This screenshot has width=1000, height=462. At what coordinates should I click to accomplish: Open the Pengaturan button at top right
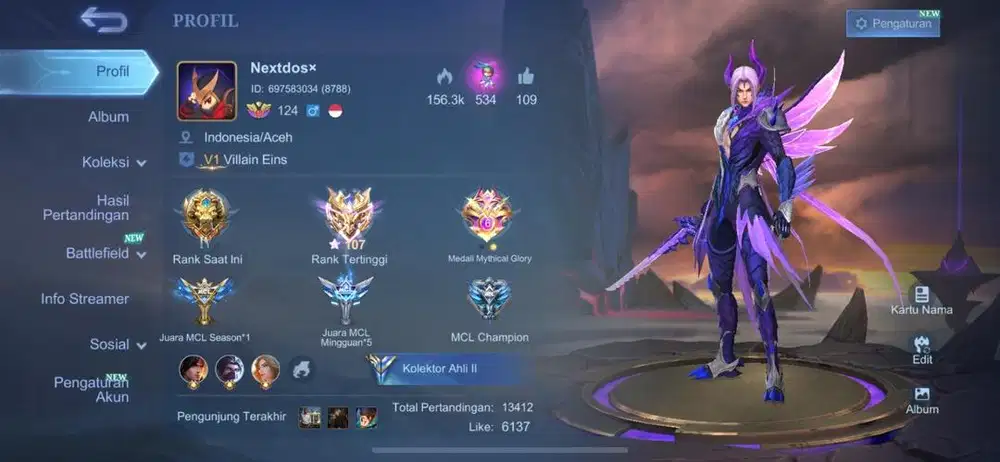point(892,24)
